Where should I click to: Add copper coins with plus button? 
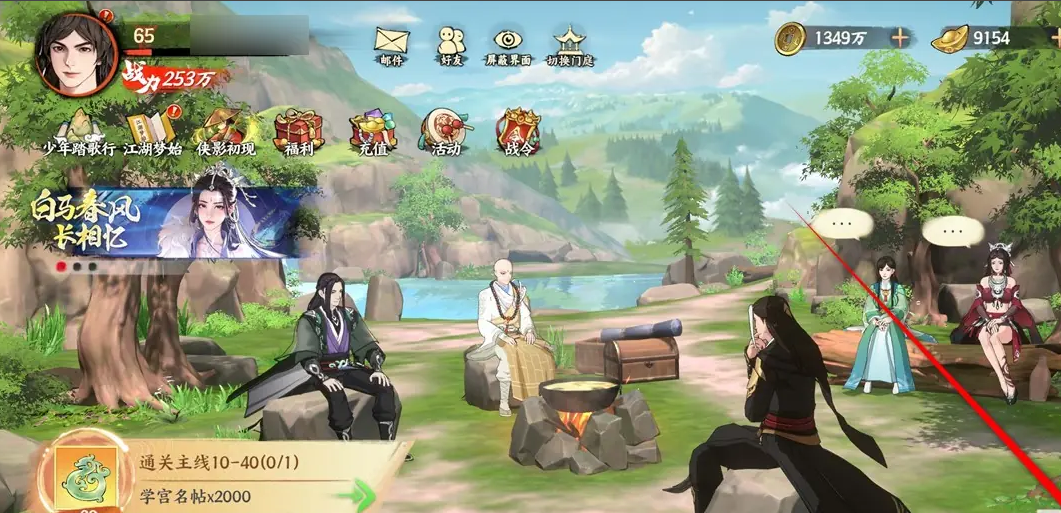[x=900, y=38]
